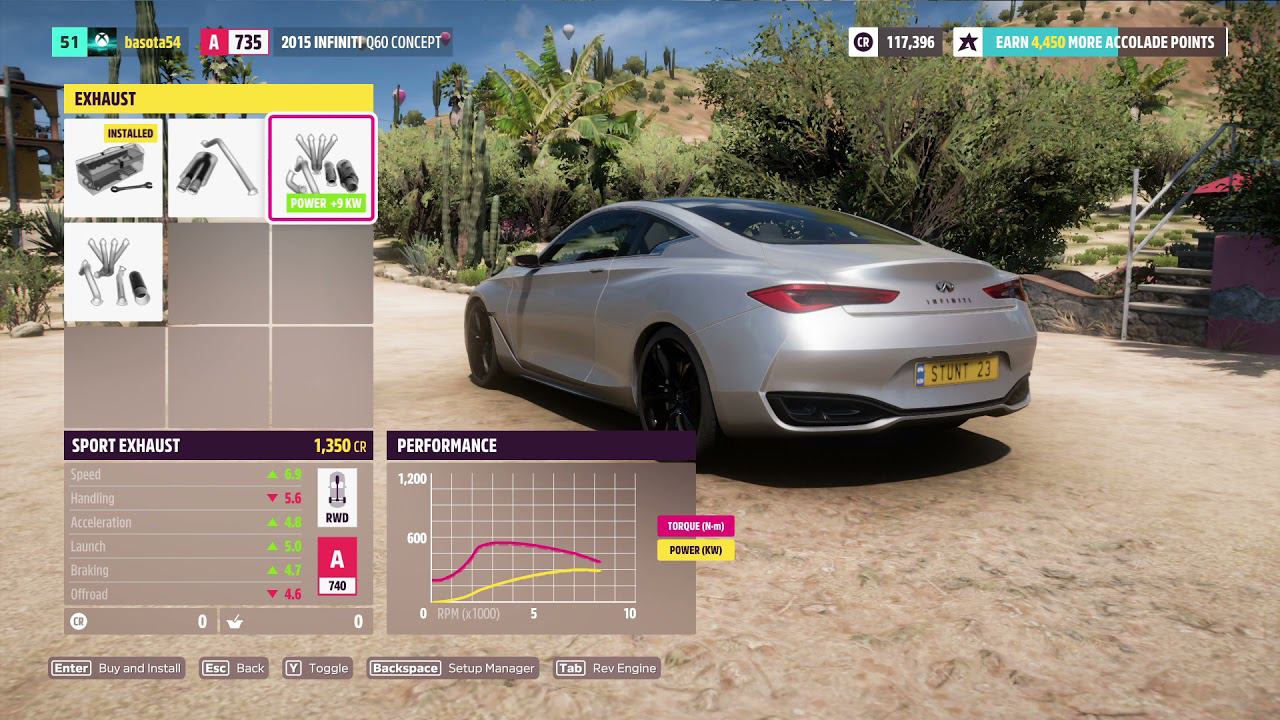Go back using the Back button
The width and height of the screenshot is (1280, 720).
tap(234, 668)
